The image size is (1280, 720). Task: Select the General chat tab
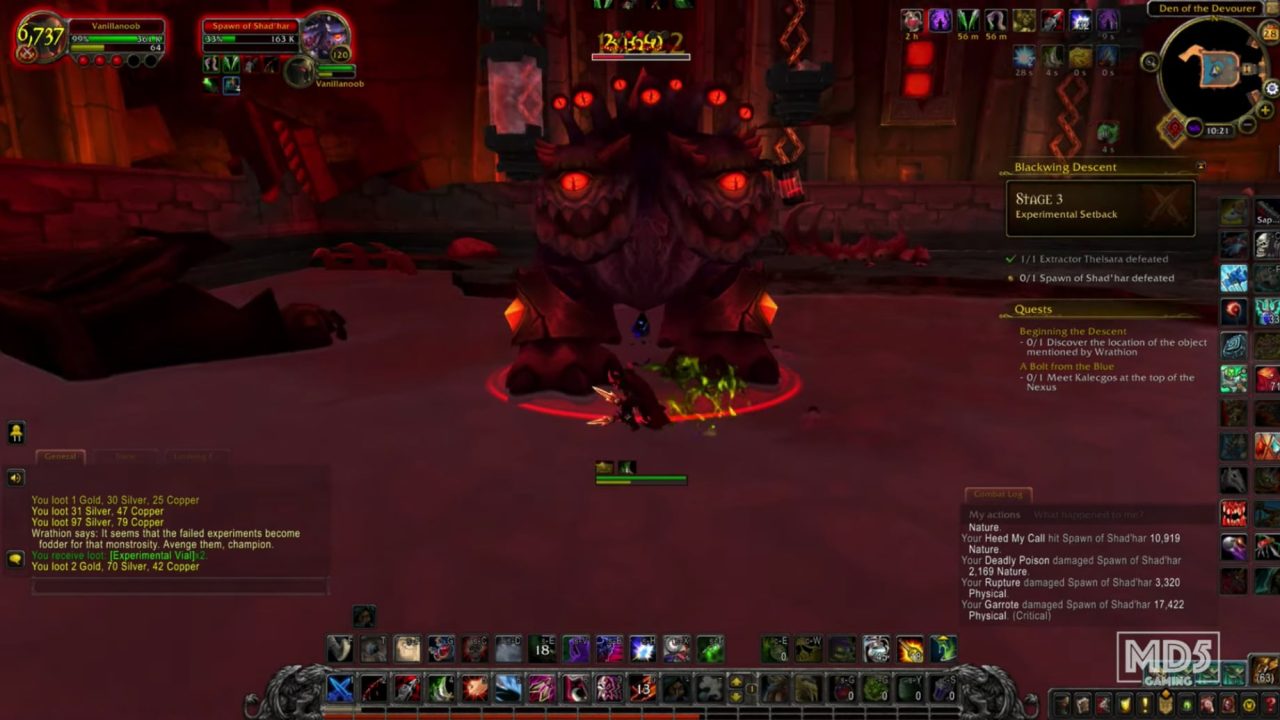tap(60, 456)
